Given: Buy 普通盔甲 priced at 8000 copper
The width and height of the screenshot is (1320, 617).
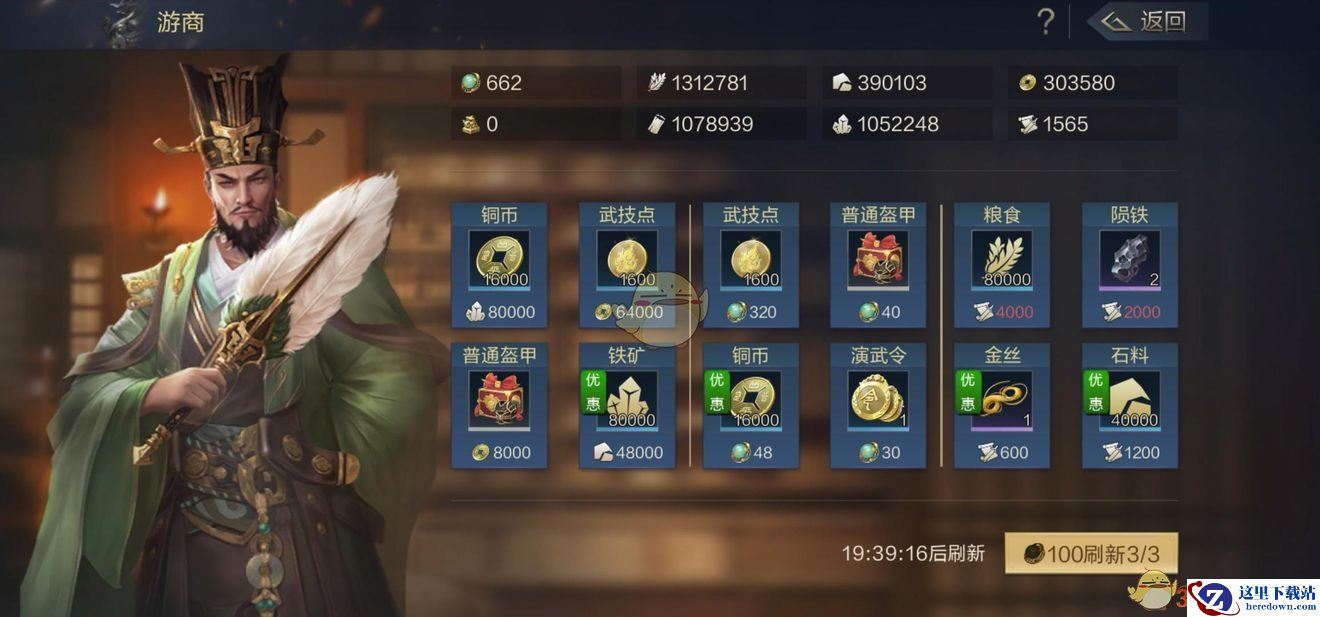Looking at the screenshot, I should click(499, 405).
